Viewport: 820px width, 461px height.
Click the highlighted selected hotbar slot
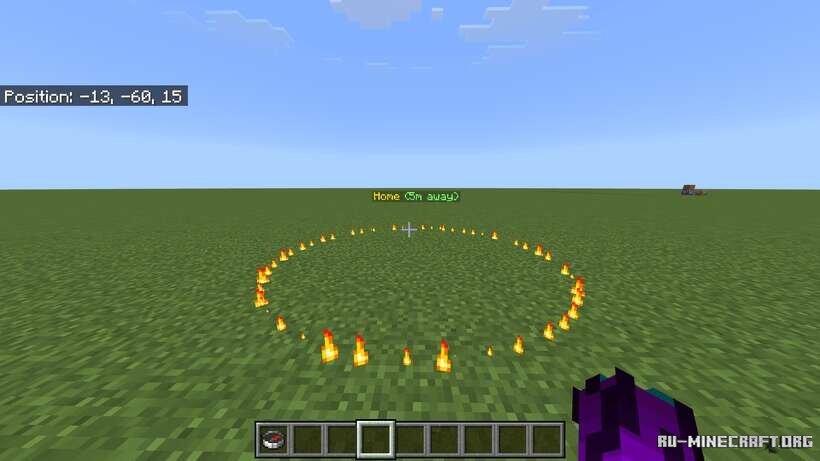pyautogui.click(x=375, y=439)
